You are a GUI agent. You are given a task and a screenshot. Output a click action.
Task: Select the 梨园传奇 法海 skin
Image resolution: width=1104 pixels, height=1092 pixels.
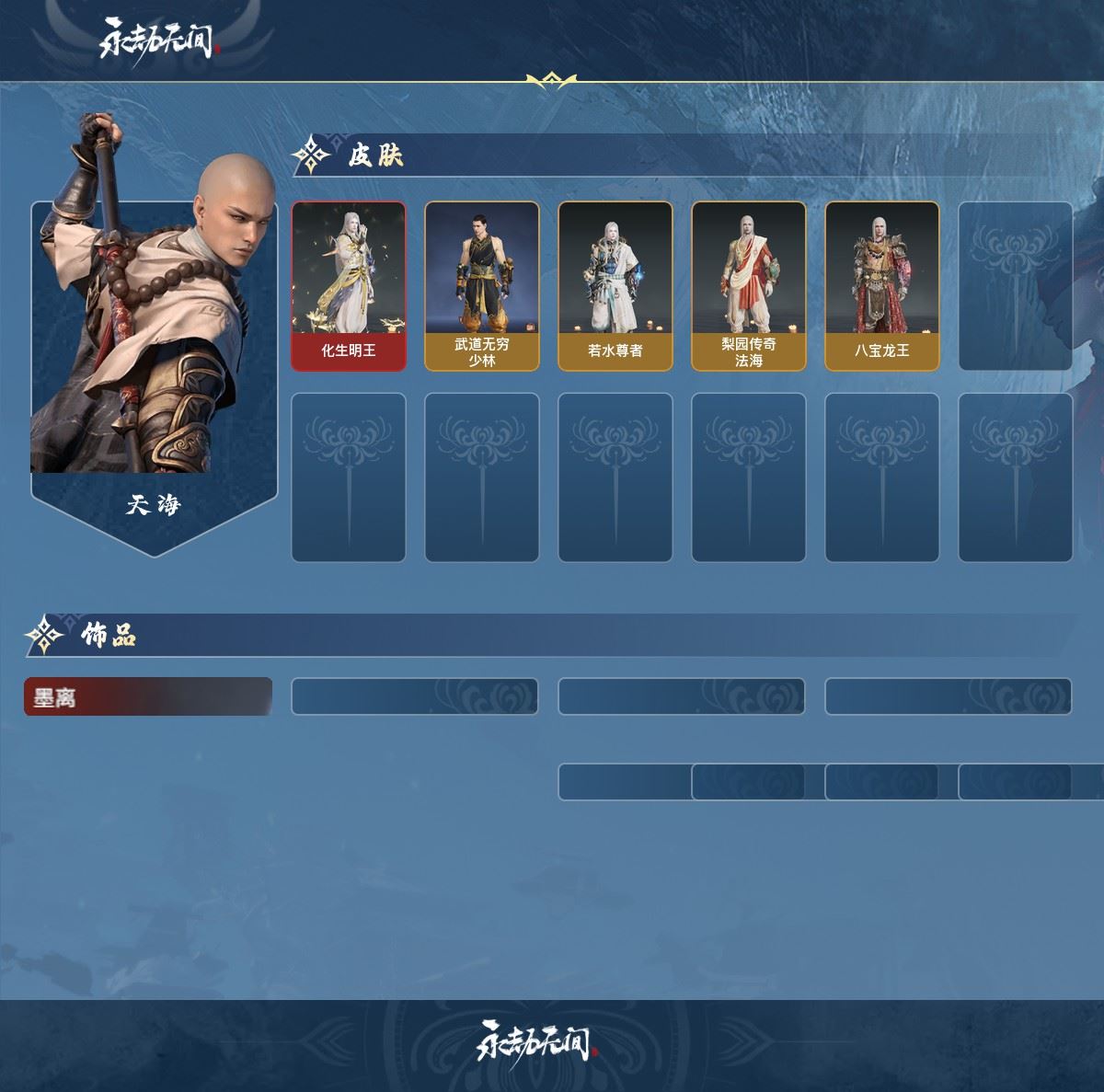749,286
